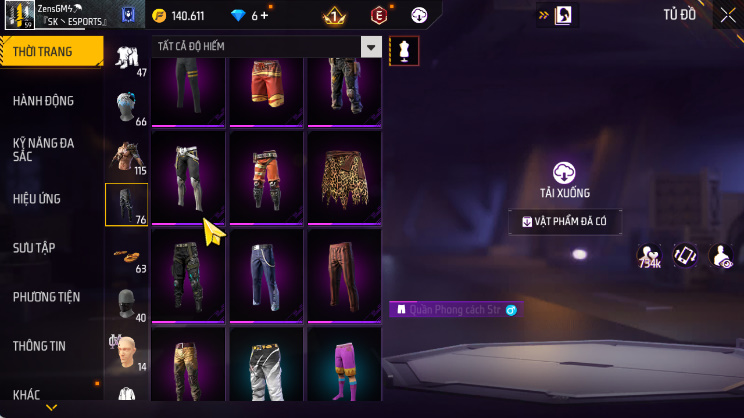Open the top wear subcategory showing 115
744x418 pixels.
coord(127,157)
